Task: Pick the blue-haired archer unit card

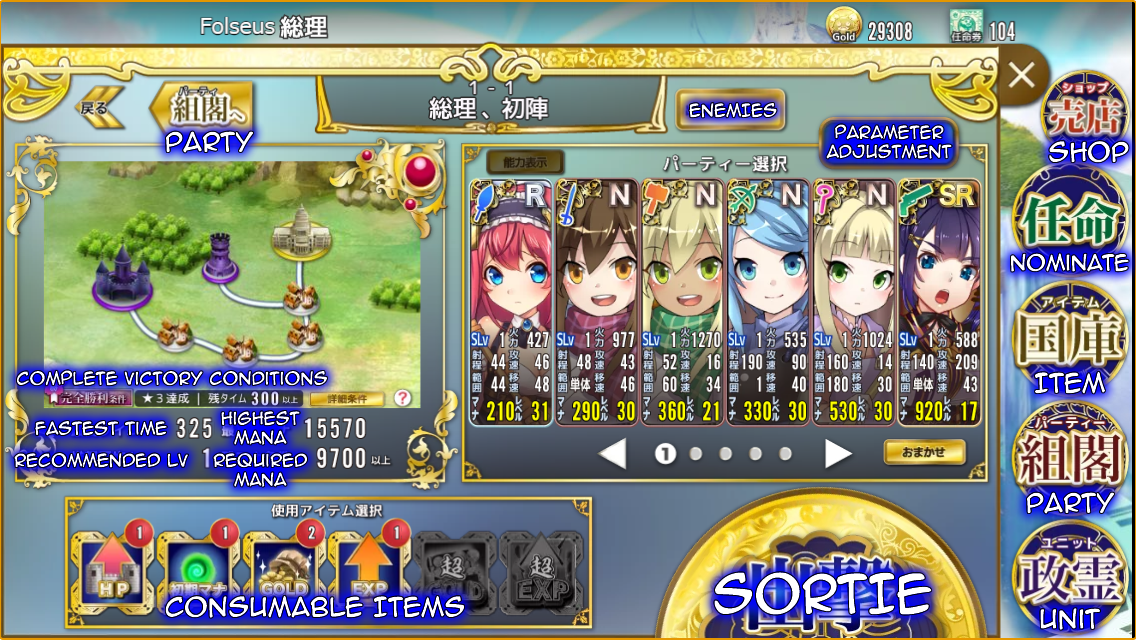Action: 768,302
